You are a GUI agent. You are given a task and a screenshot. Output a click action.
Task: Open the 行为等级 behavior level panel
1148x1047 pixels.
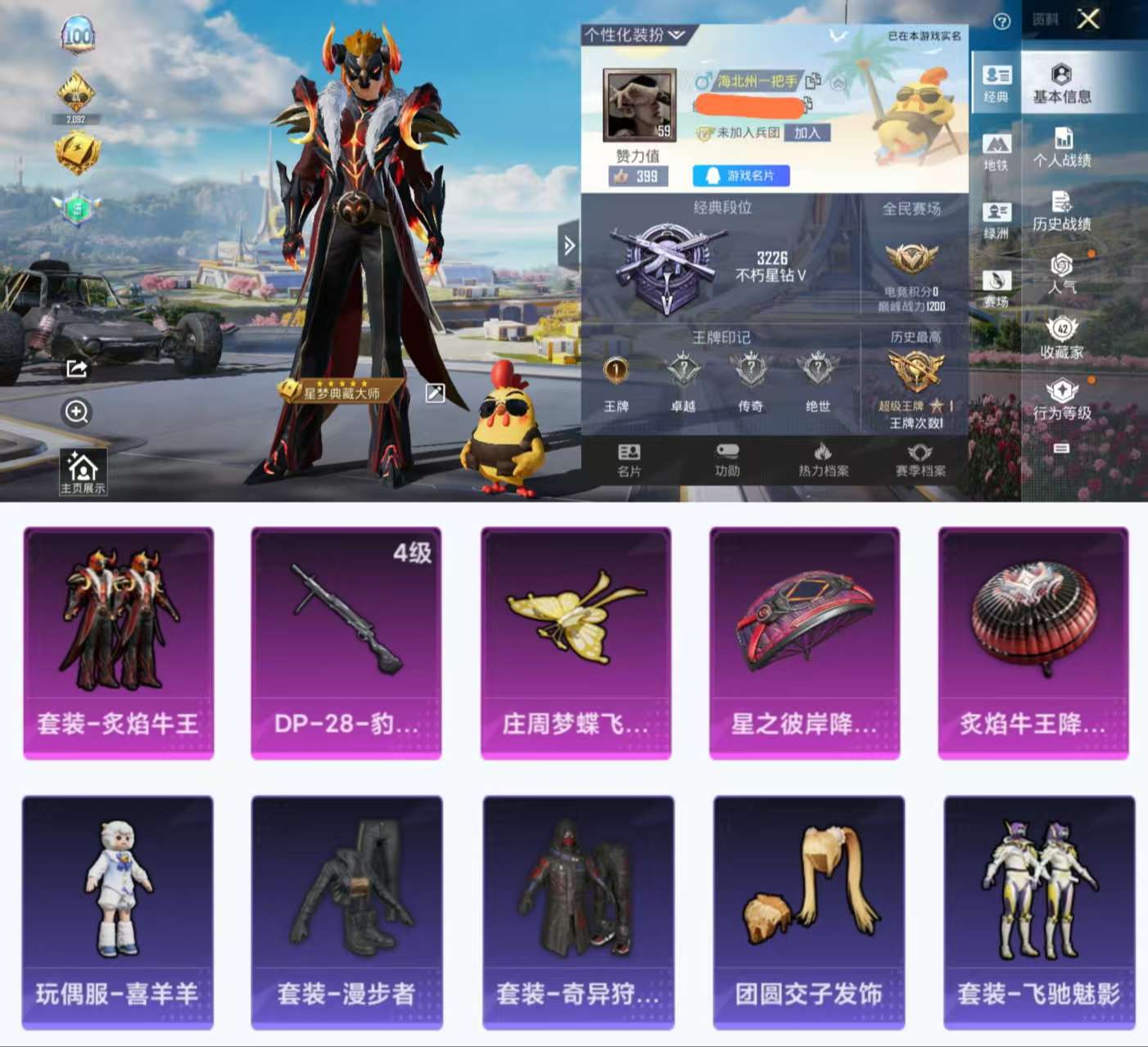point(1062,399)
